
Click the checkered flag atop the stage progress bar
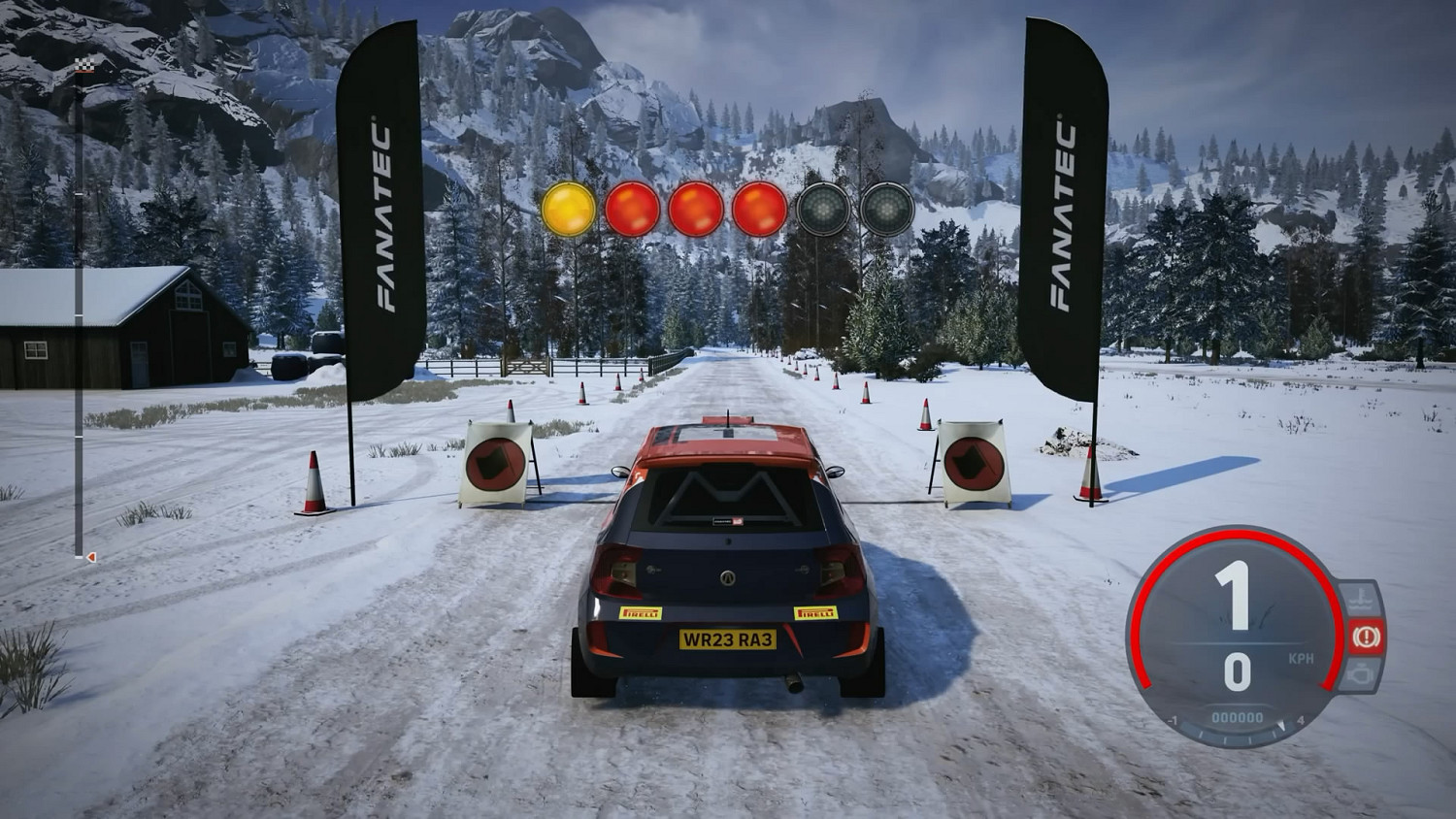[83, 66]
